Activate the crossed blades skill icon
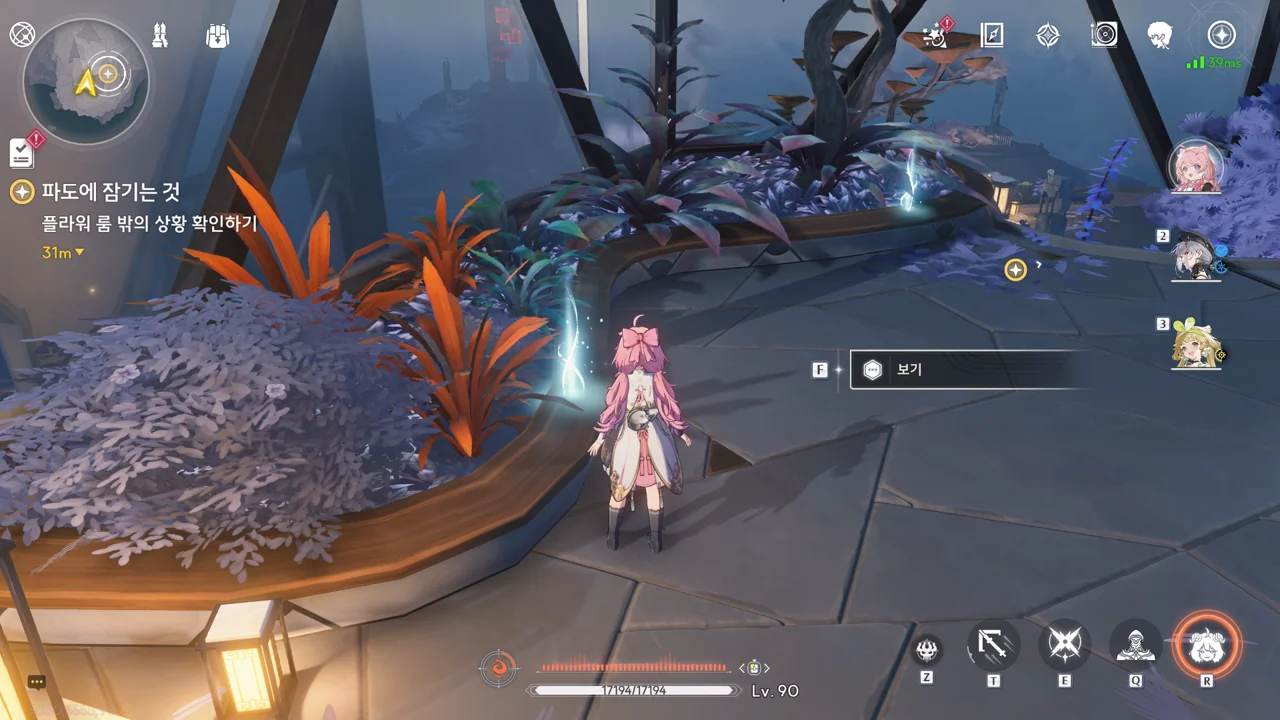The image size is (1280, 720). coord(1064,645)
